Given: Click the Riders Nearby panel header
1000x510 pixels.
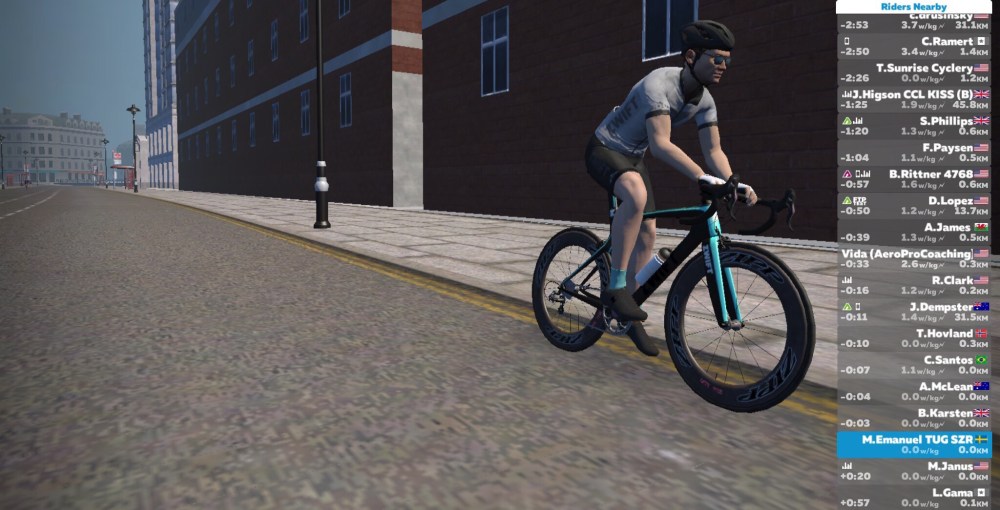Looking at the screenshot, I should coord(915,6).
